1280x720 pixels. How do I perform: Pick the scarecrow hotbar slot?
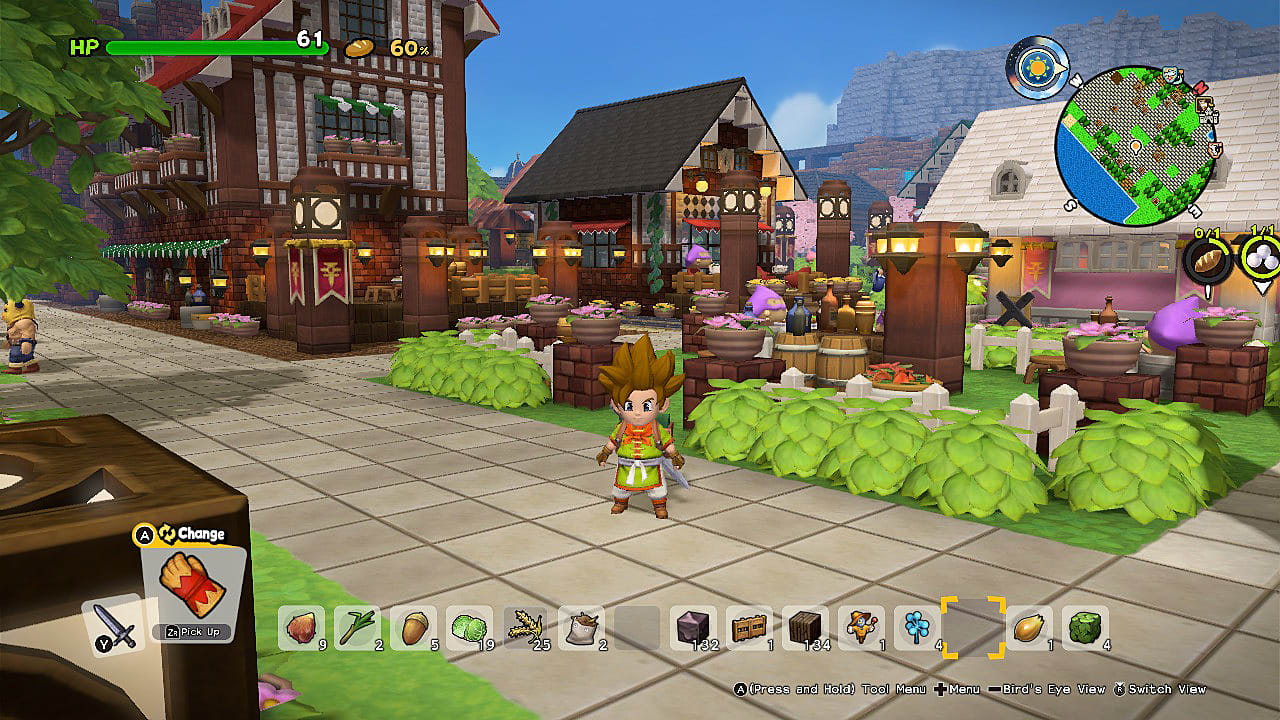point(861,629)
